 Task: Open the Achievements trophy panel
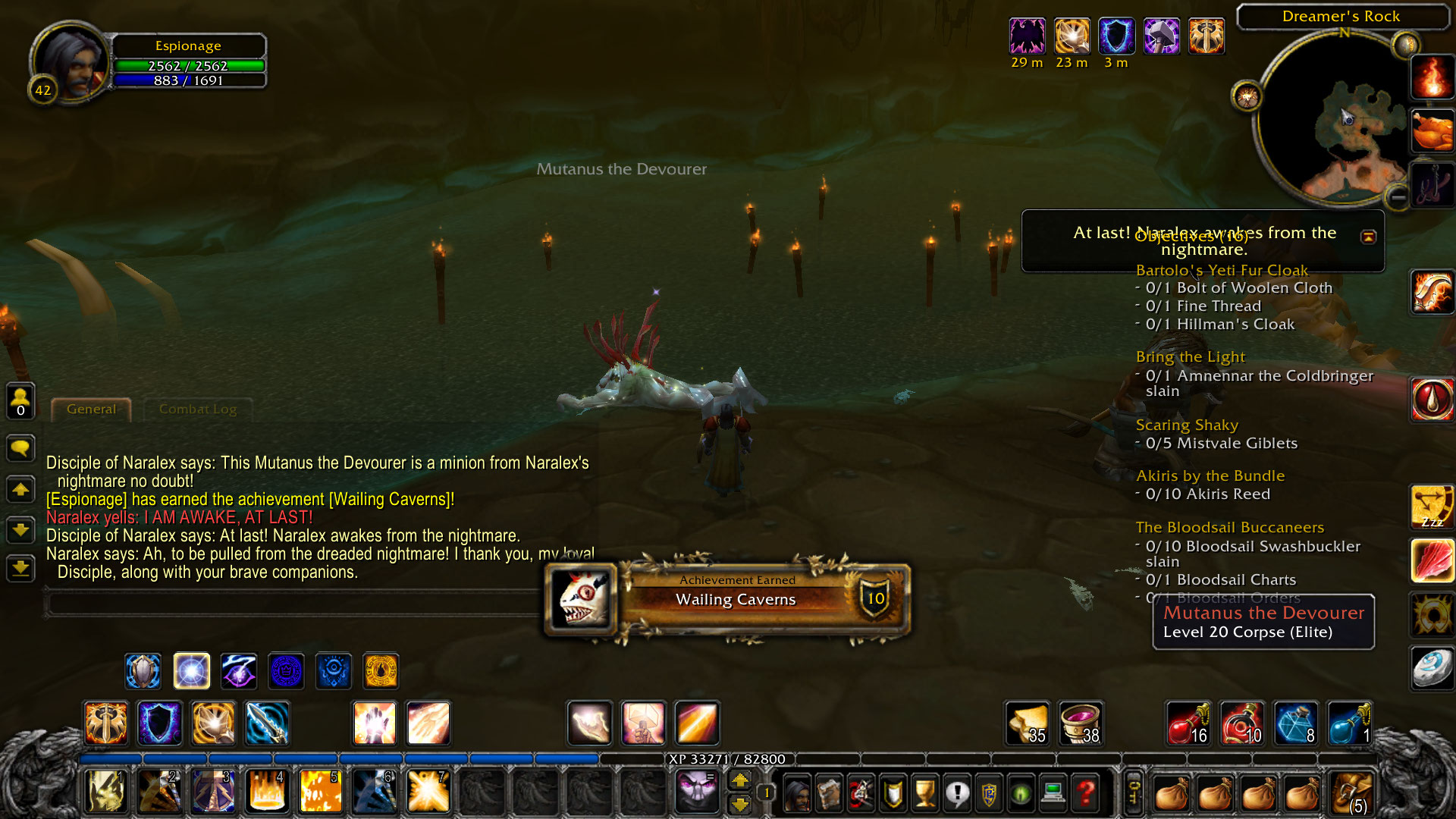pos(924,792)
